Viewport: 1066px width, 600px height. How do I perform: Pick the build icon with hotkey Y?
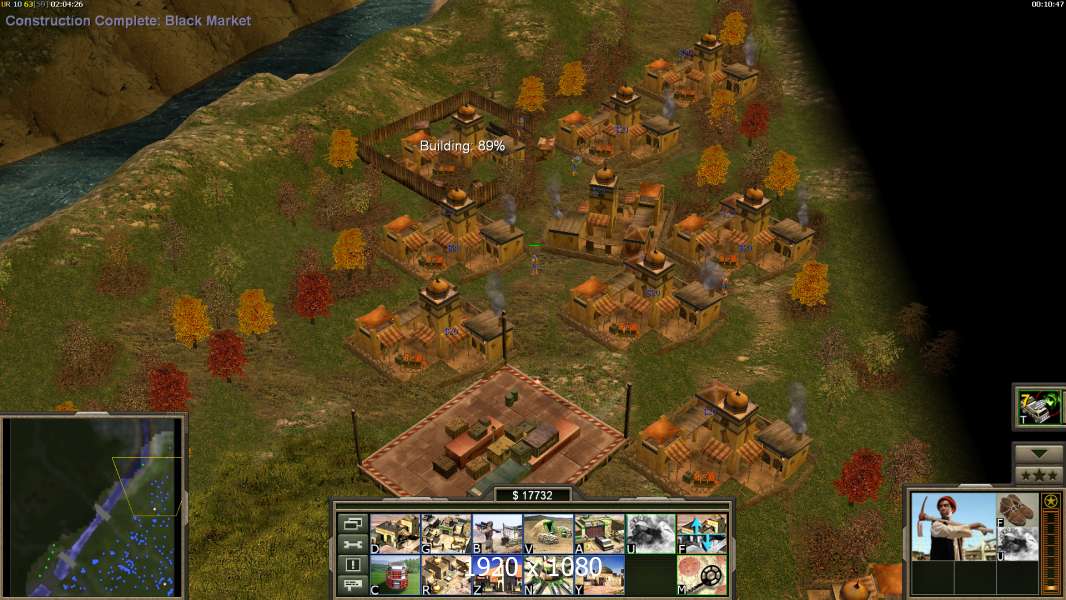599,575
